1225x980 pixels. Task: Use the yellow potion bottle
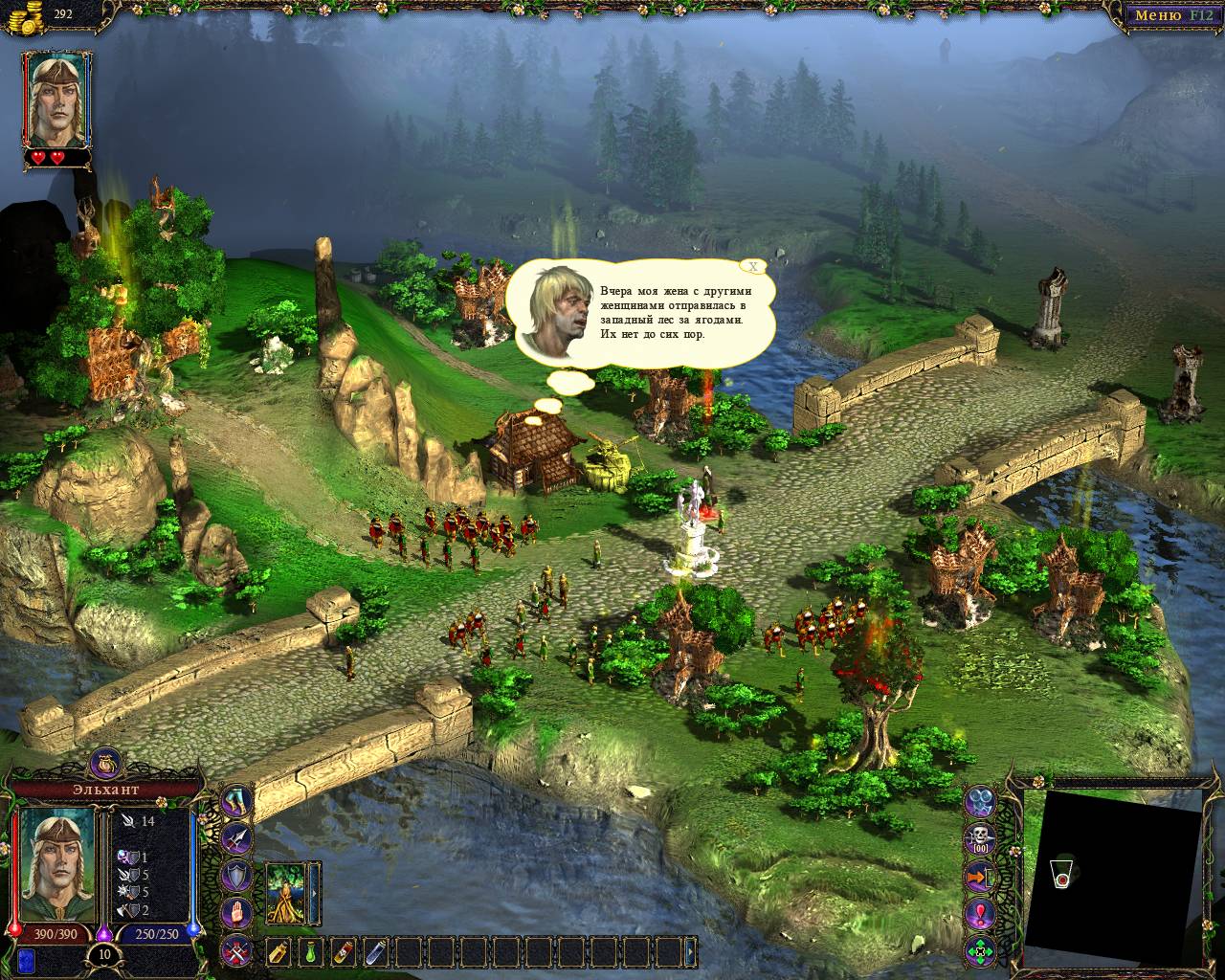pos(278,951)
